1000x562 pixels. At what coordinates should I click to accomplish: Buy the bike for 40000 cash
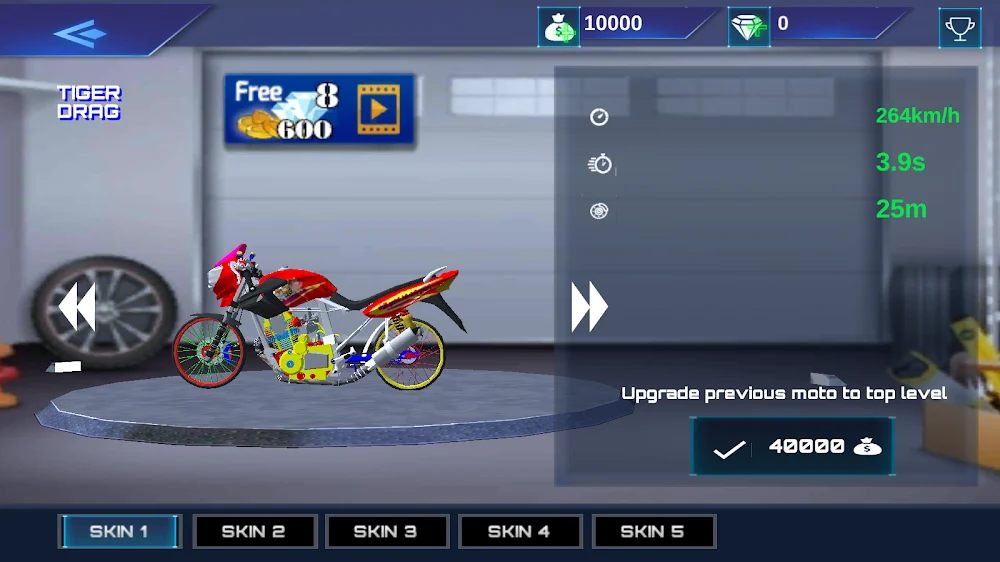[792, 447]
